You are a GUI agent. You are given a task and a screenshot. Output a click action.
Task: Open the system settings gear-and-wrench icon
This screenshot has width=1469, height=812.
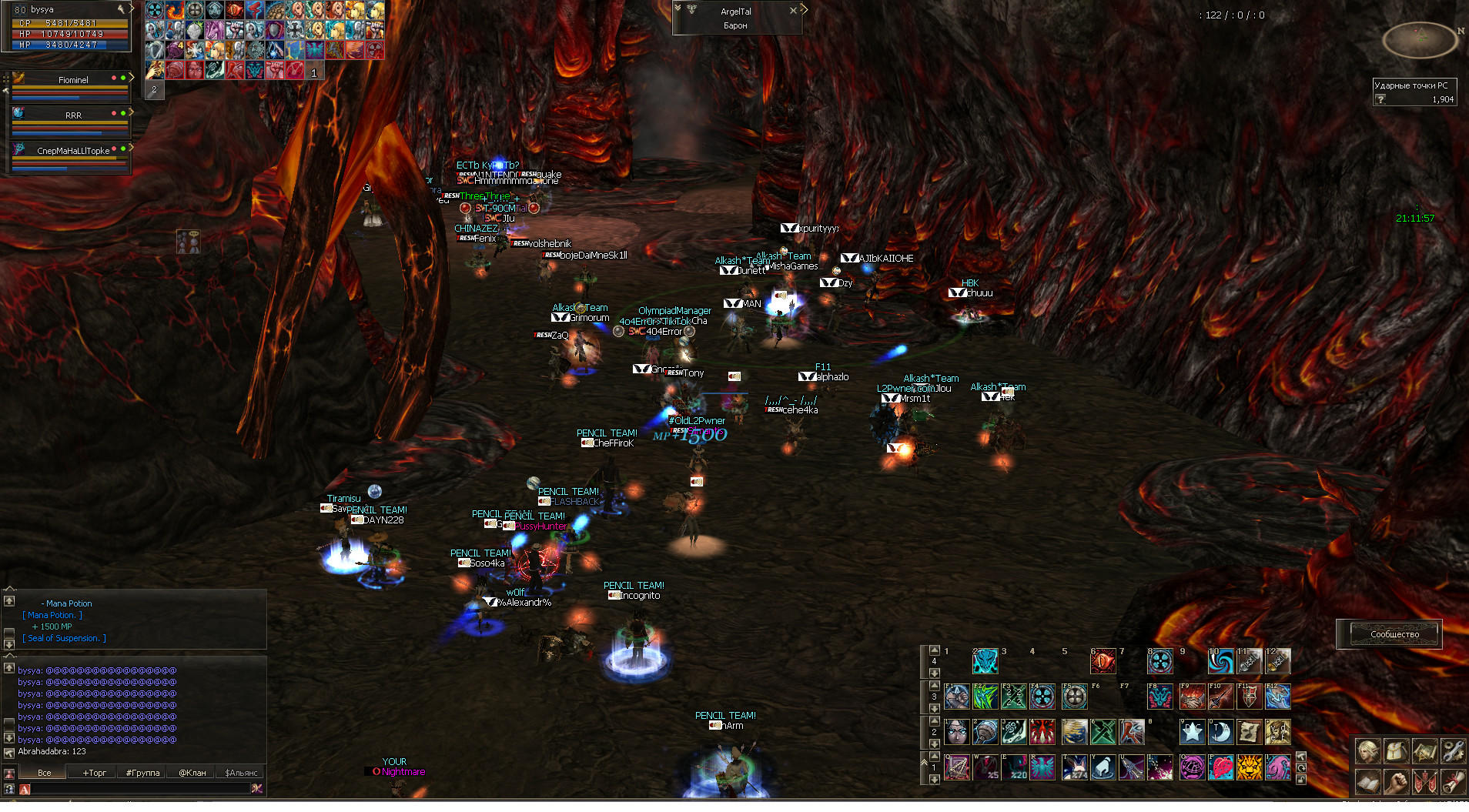tap(1452, 750)
